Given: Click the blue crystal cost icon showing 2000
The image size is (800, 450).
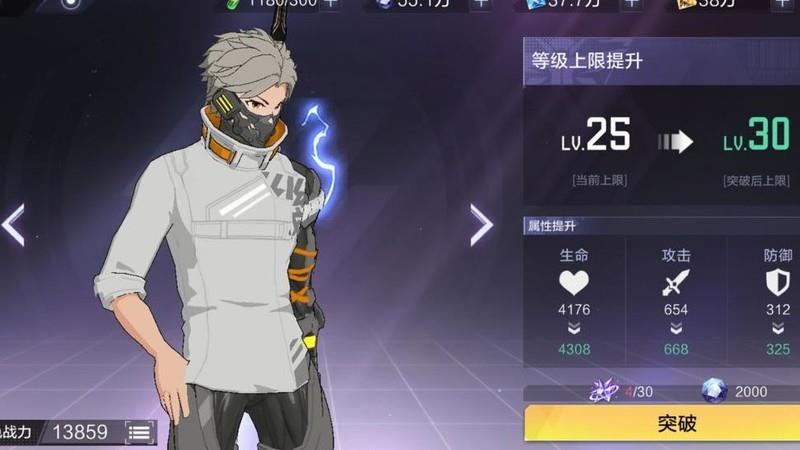Looking at the screenshot, I should [714, 391].
